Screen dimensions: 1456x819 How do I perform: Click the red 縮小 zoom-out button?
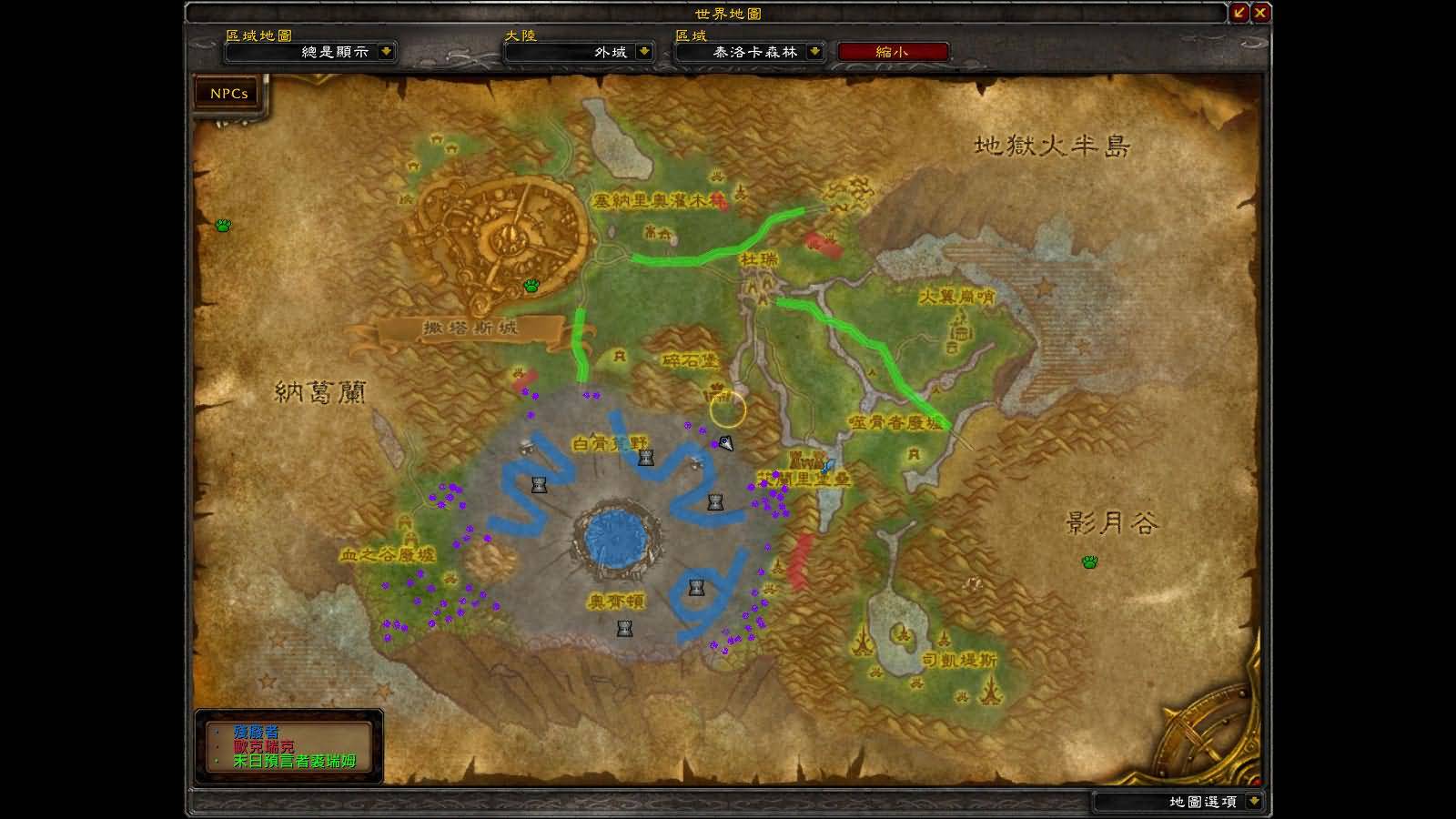click(x=892, y=52)
